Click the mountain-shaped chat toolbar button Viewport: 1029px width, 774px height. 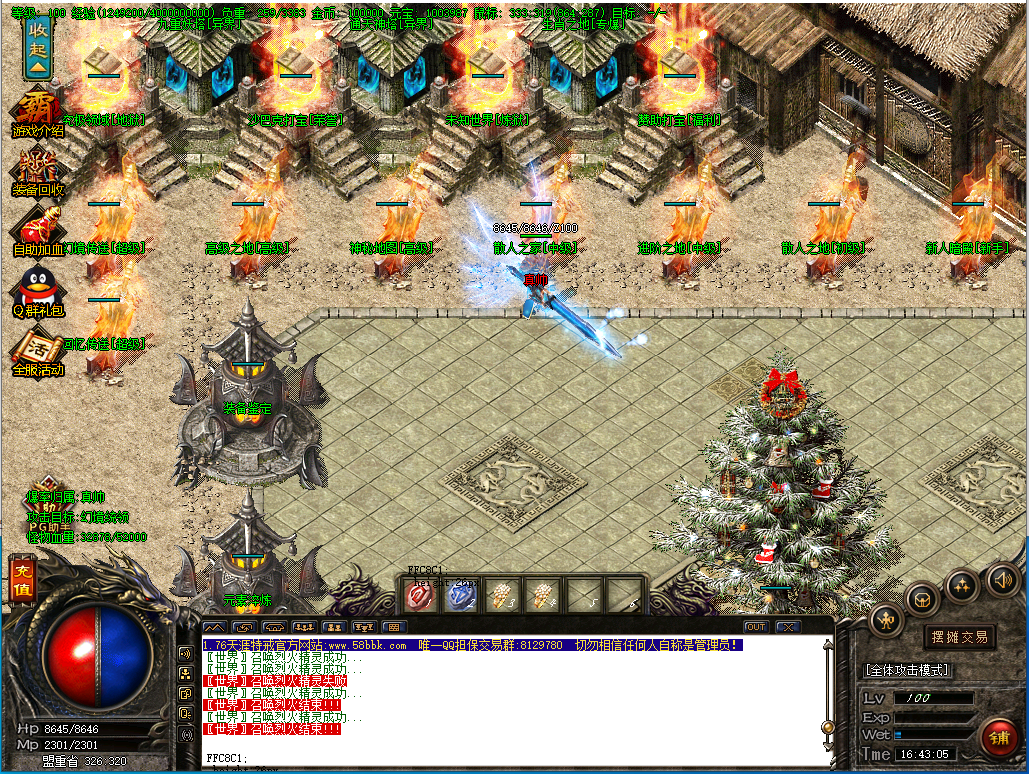pos(215,627)
